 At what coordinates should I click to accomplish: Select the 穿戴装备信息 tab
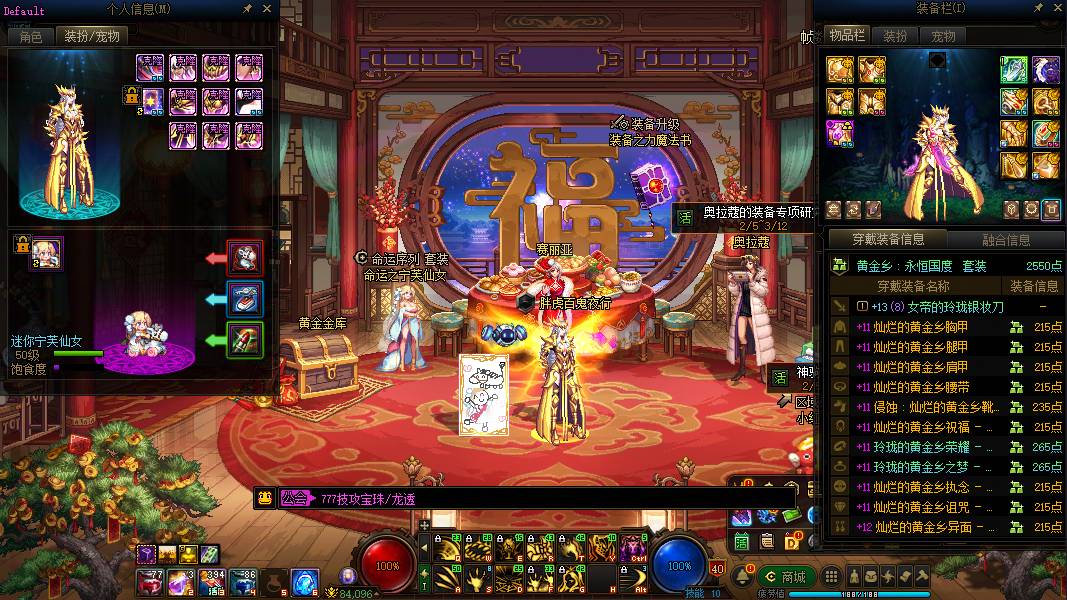click(888, 240)
